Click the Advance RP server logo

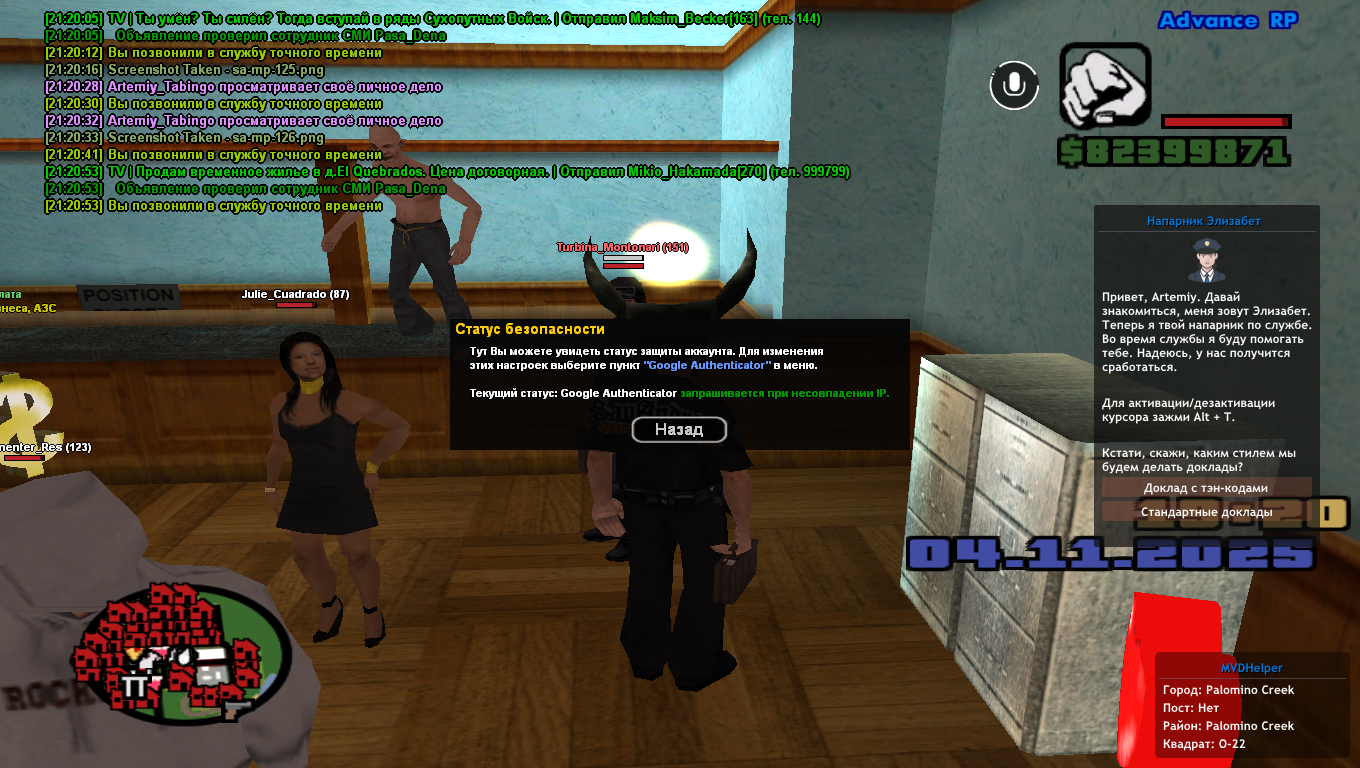(1227, 22)
